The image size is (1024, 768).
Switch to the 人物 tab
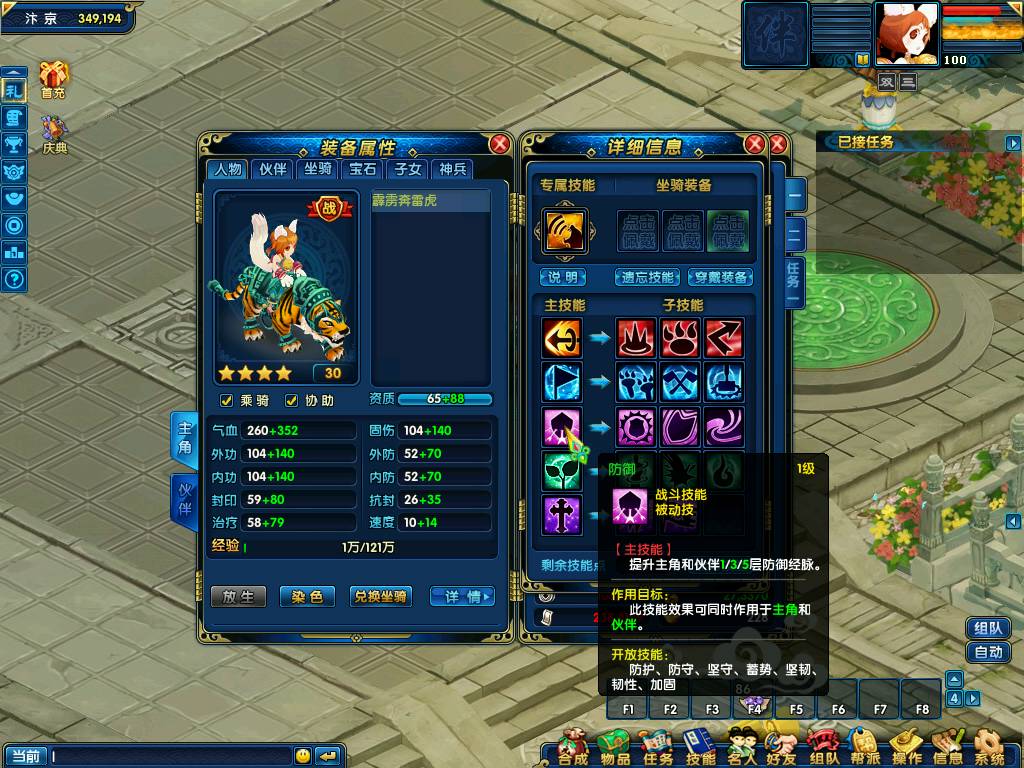(x=227, y=169)
